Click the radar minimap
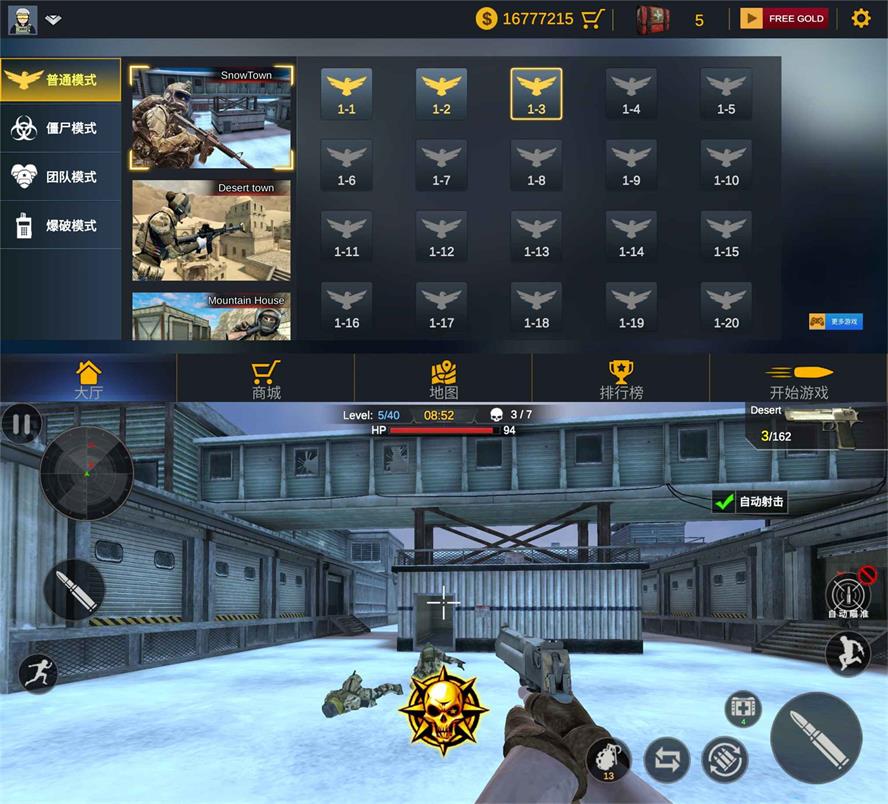The height and width of the screenshot is (804, 888). pos(86,473)
